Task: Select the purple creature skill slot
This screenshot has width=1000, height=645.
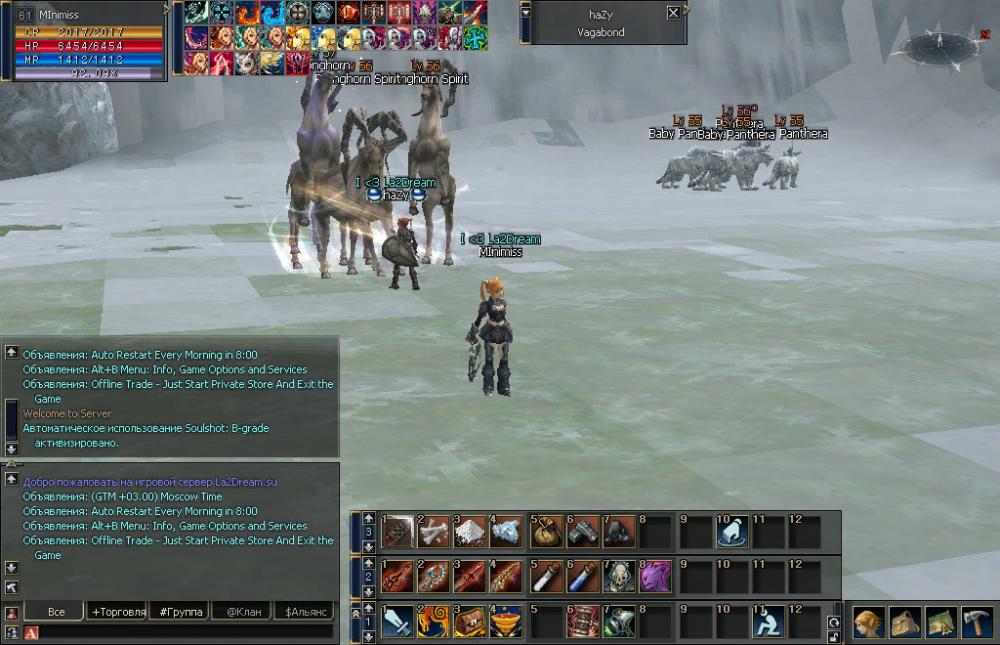Action: (x=656, y=576)
